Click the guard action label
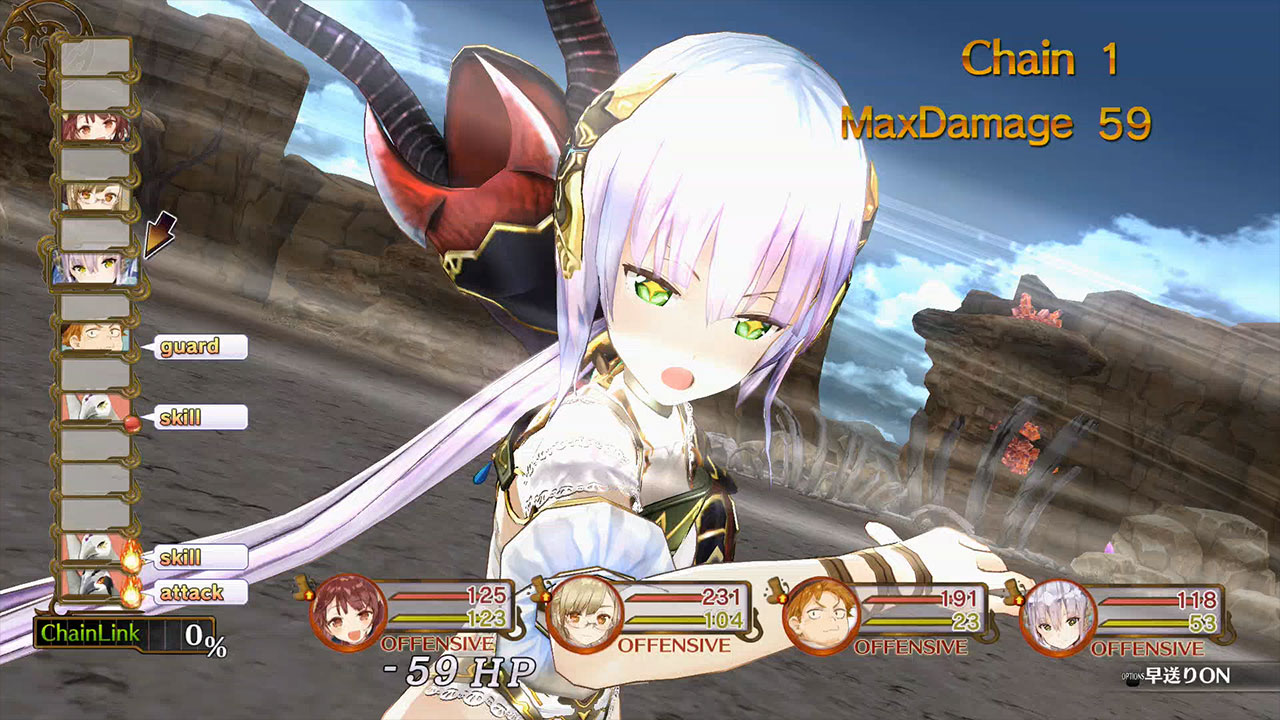 194,347
